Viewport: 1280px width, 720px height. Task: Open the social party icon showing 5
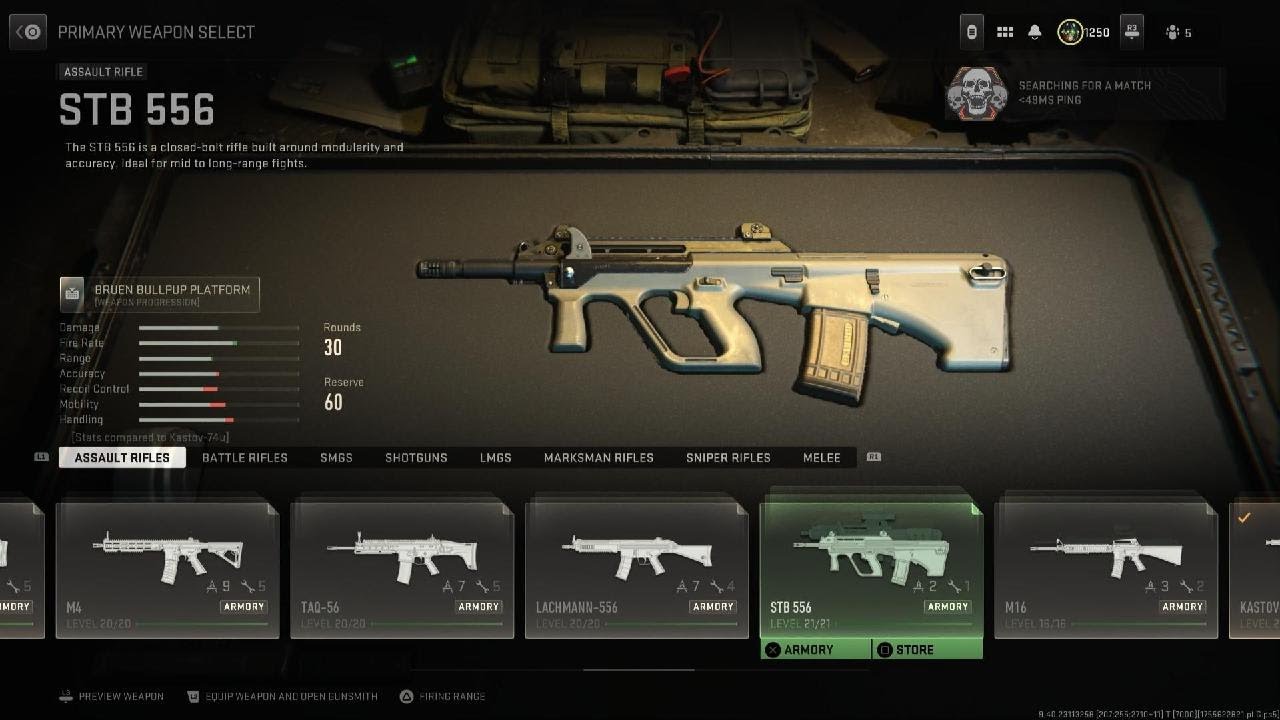pos(1177,32)
